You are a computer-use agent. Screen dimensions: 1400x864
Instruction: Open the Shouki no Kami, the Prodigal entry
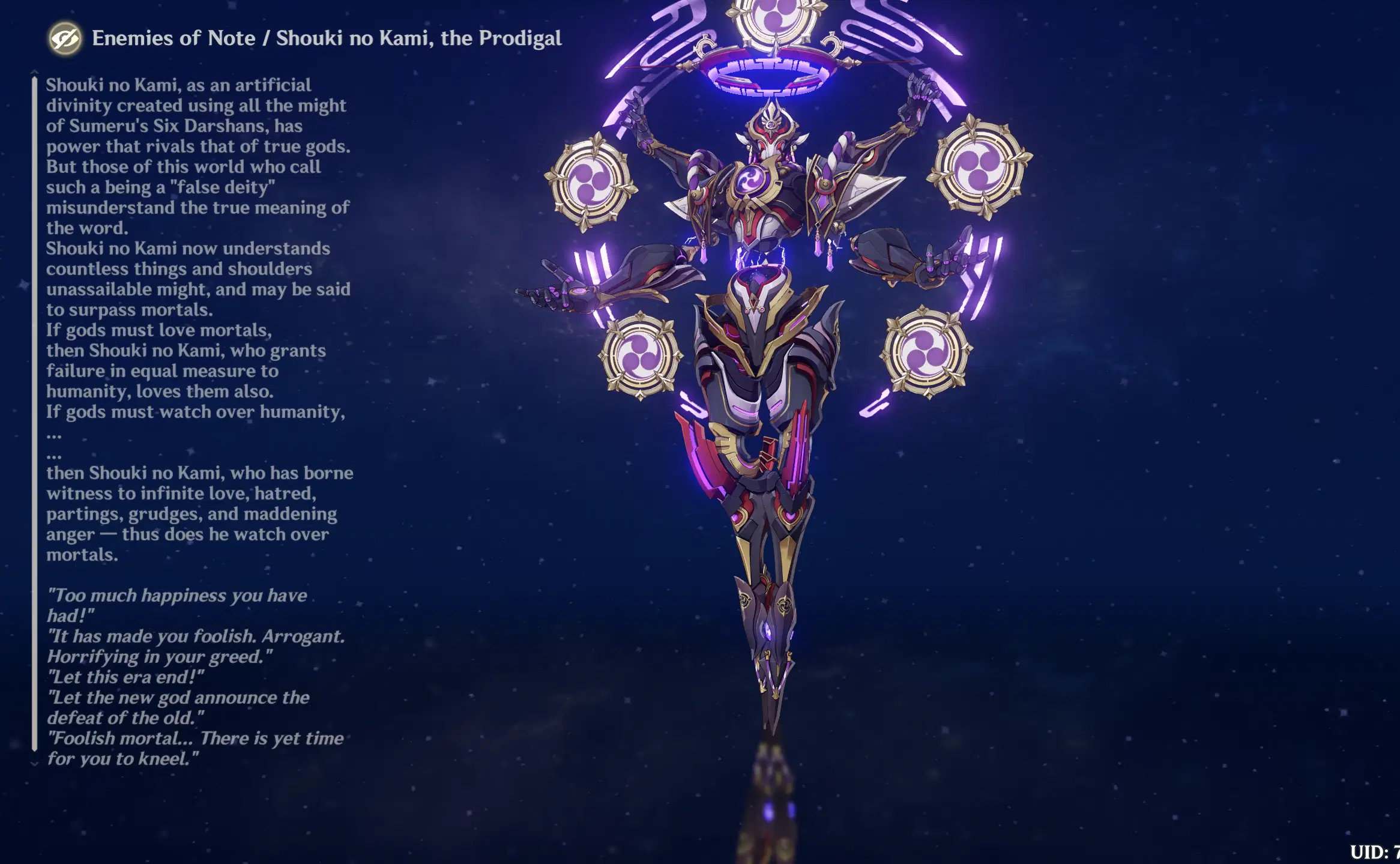(419, 38)
